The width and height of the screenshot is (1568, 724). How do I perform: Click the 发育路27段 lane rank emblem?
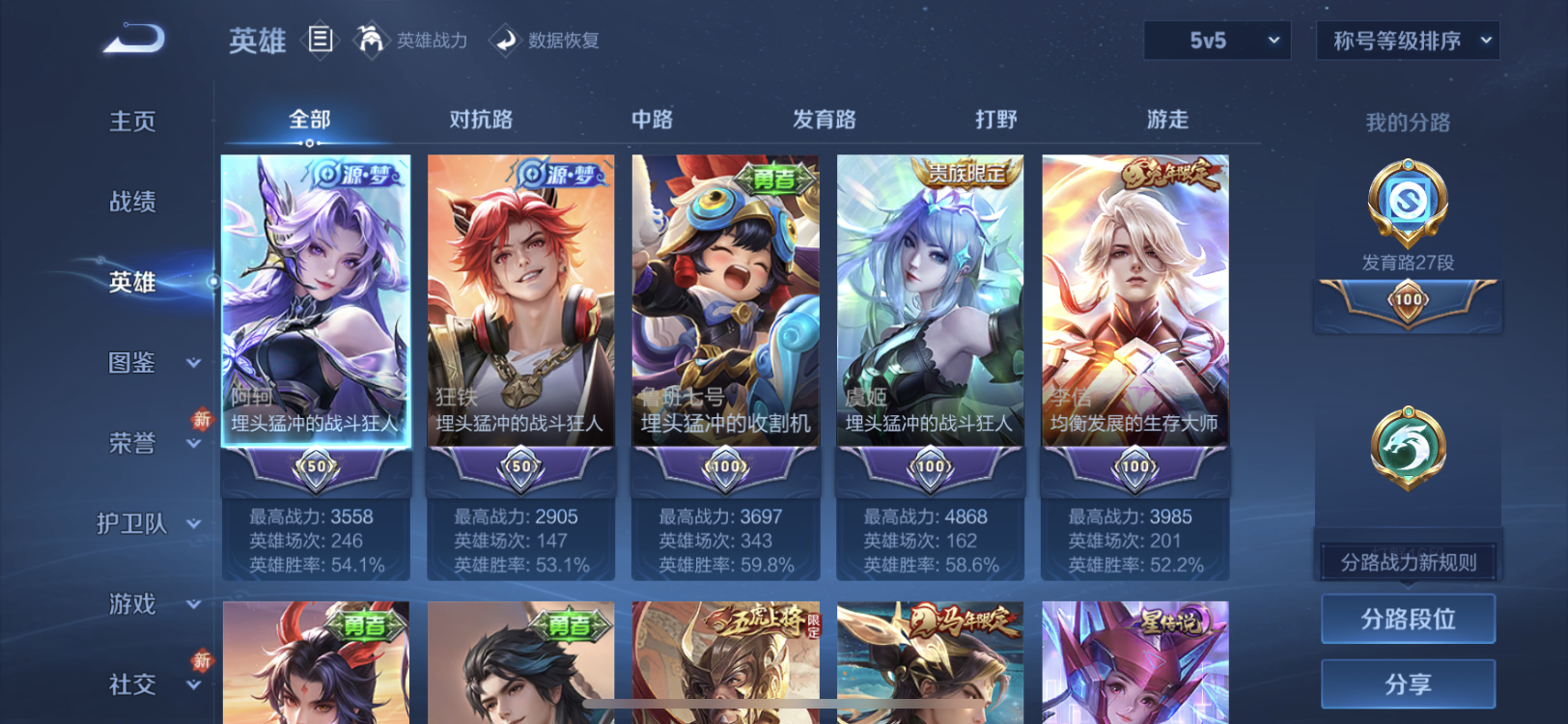click(1407, 203)
